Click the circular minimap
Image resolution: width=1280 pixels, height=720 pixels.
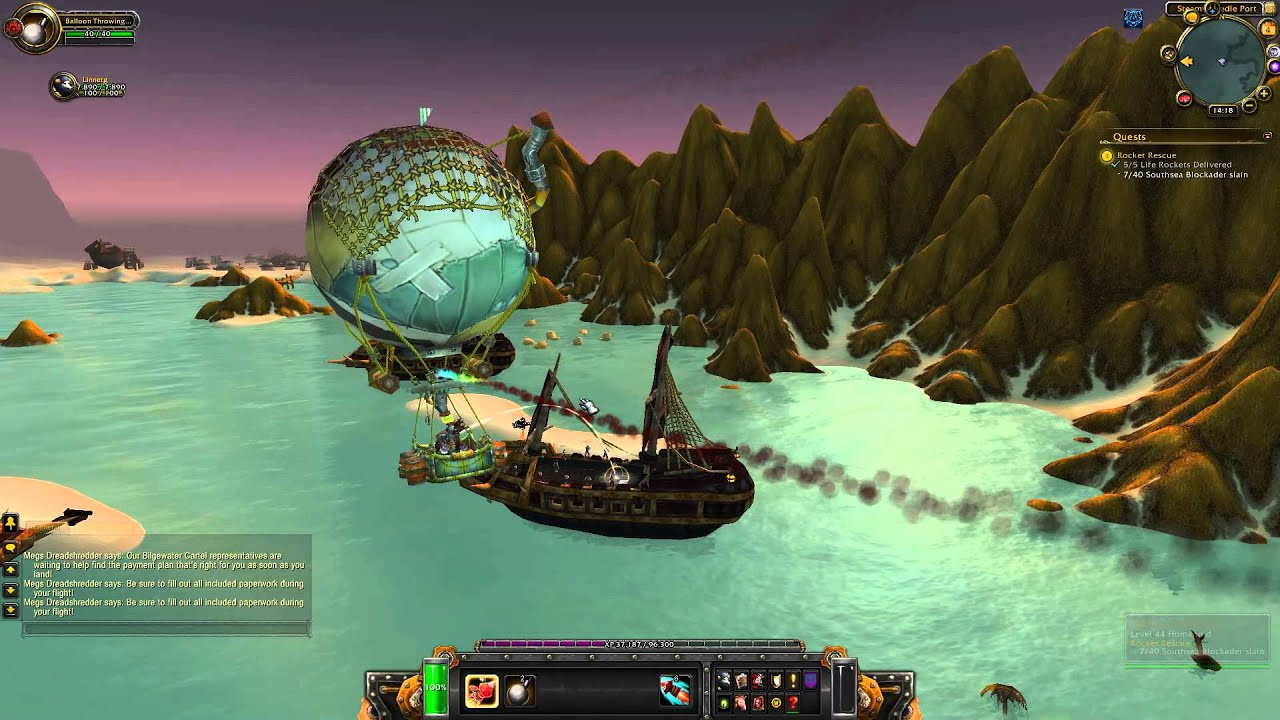[x=1221, y=60]
